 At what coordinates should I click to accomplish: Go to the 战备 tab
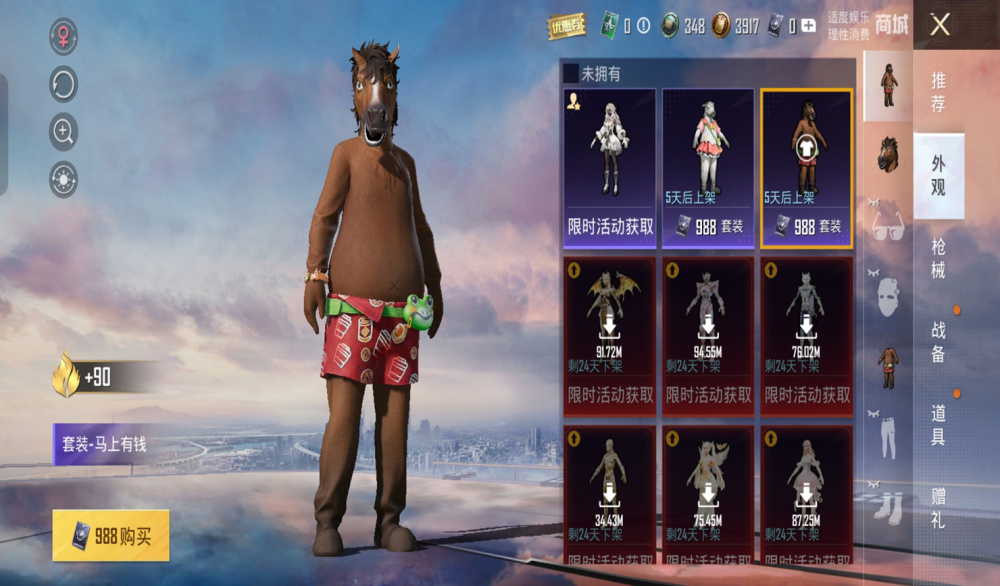tap(938, 342)
